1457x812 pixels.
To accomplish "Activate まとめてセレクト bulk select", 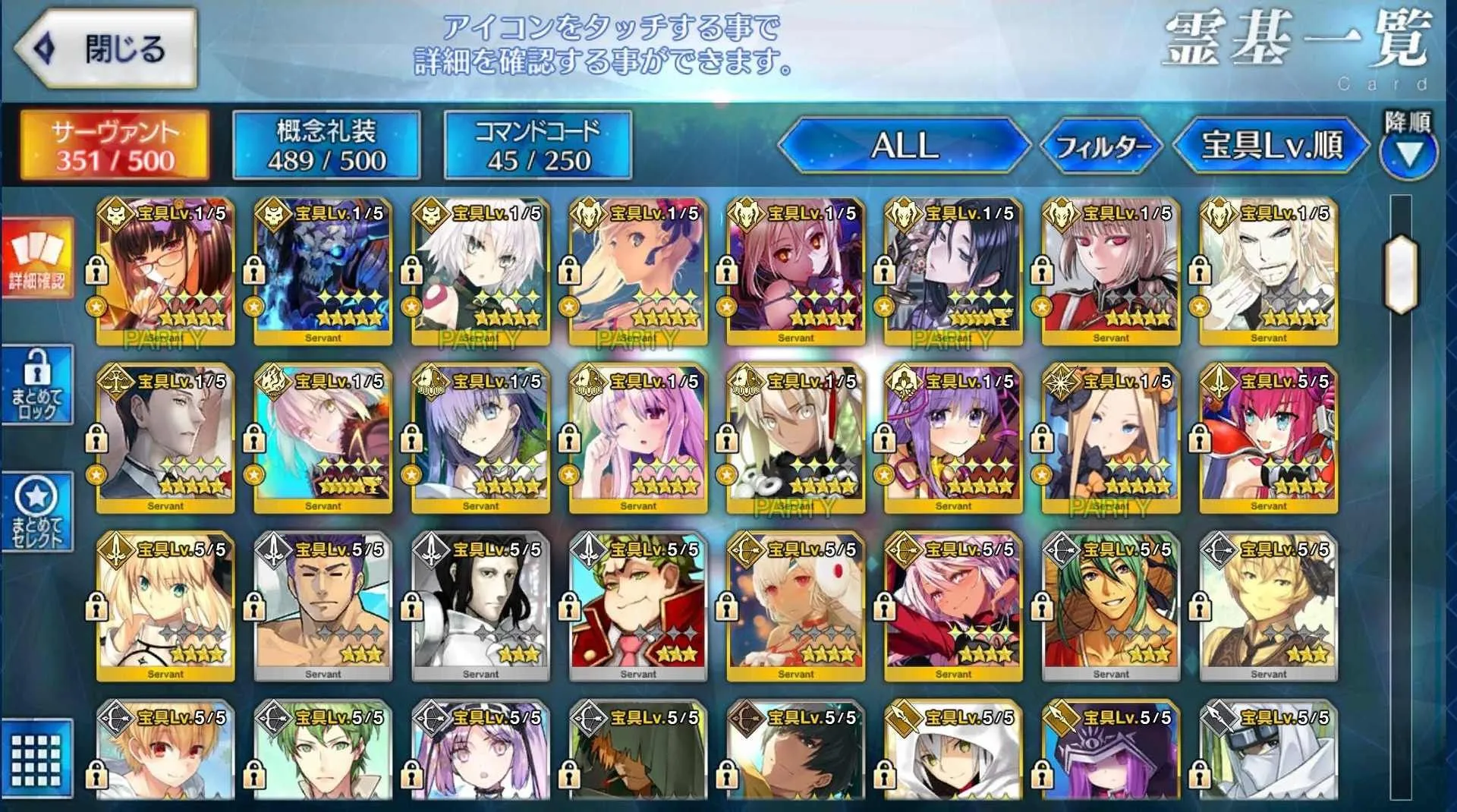I will pos(37,511).
